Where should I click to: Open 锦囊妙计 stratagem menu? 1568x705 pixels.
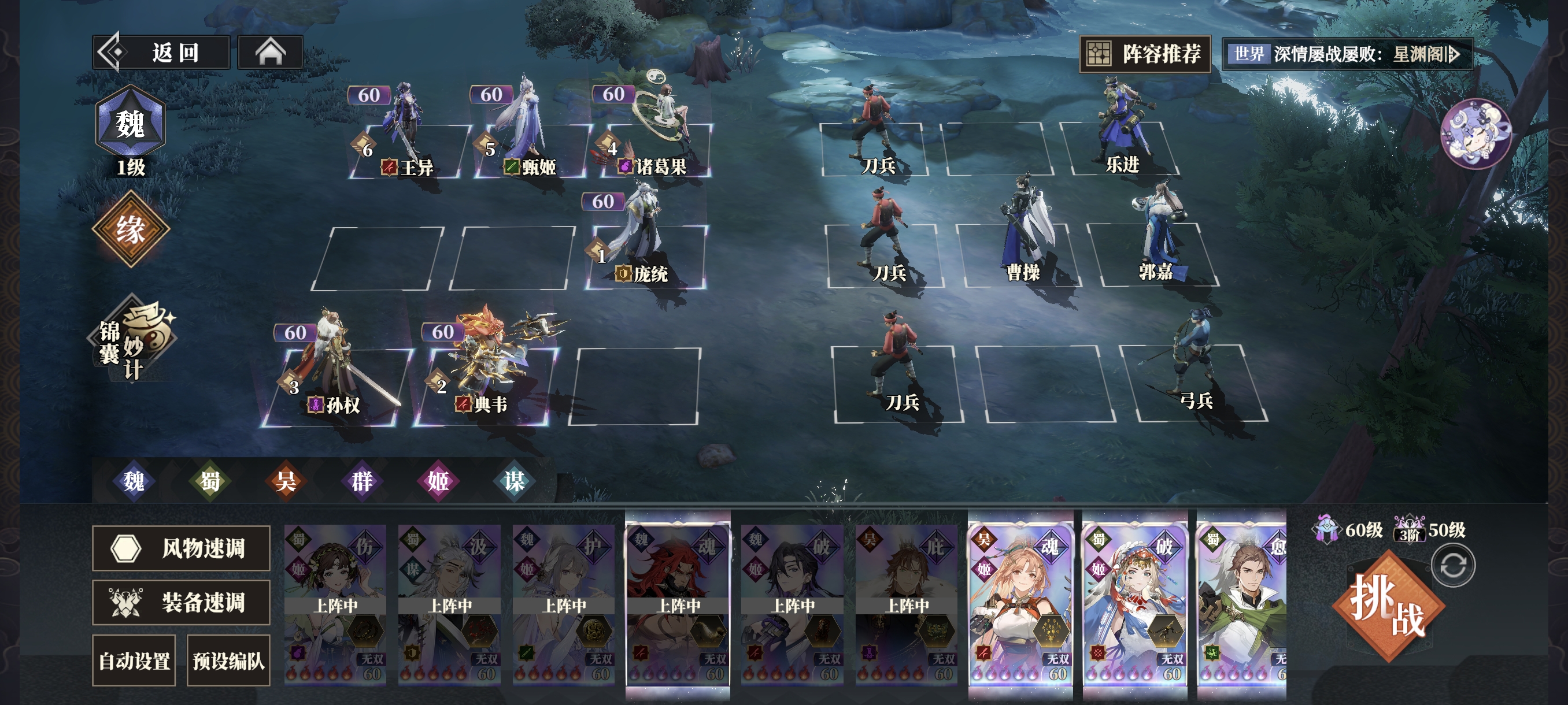point(132,340)
